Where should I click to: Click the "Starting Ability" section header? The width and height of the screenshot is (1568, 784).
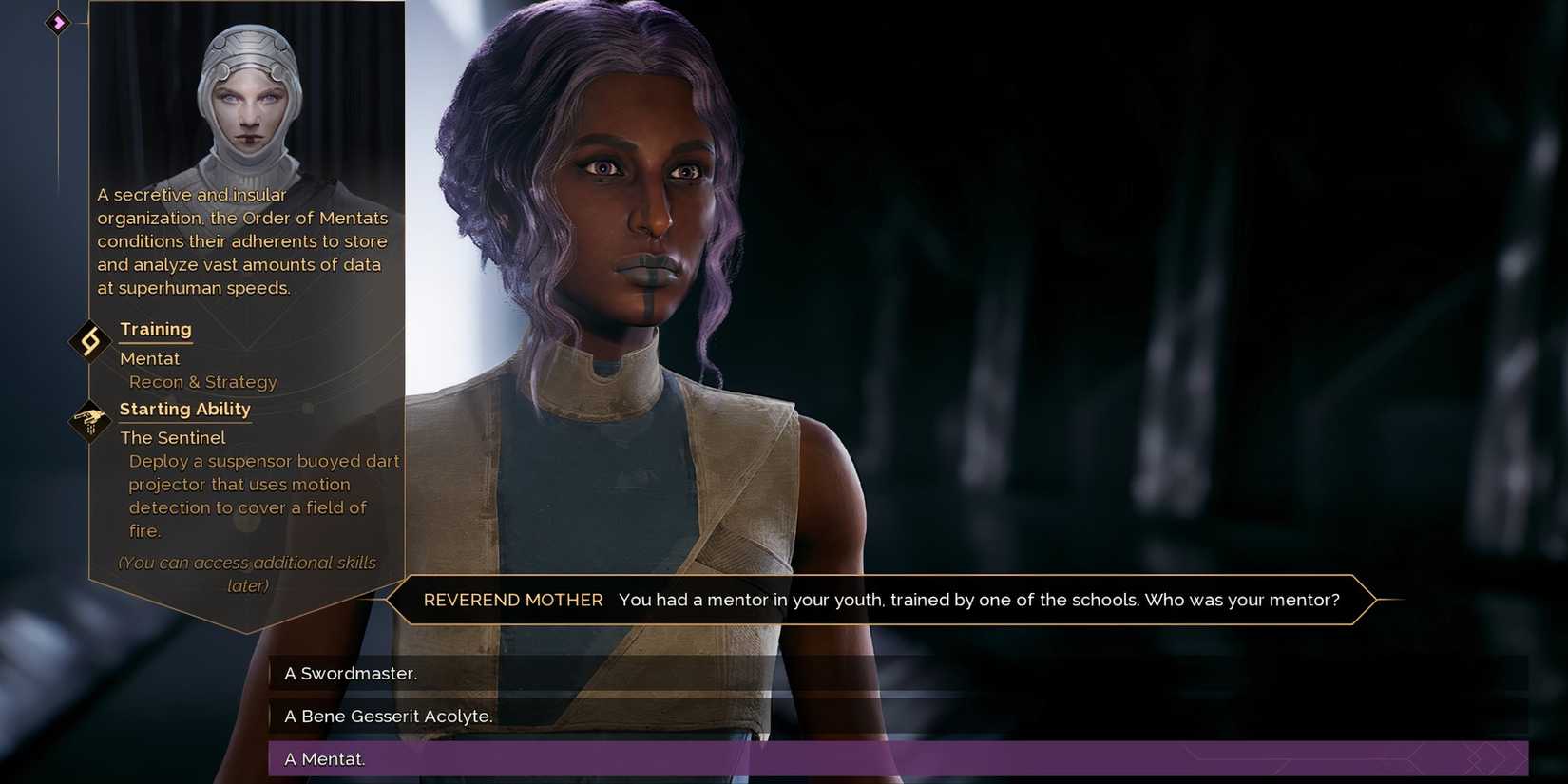click(x=185, y=409)
